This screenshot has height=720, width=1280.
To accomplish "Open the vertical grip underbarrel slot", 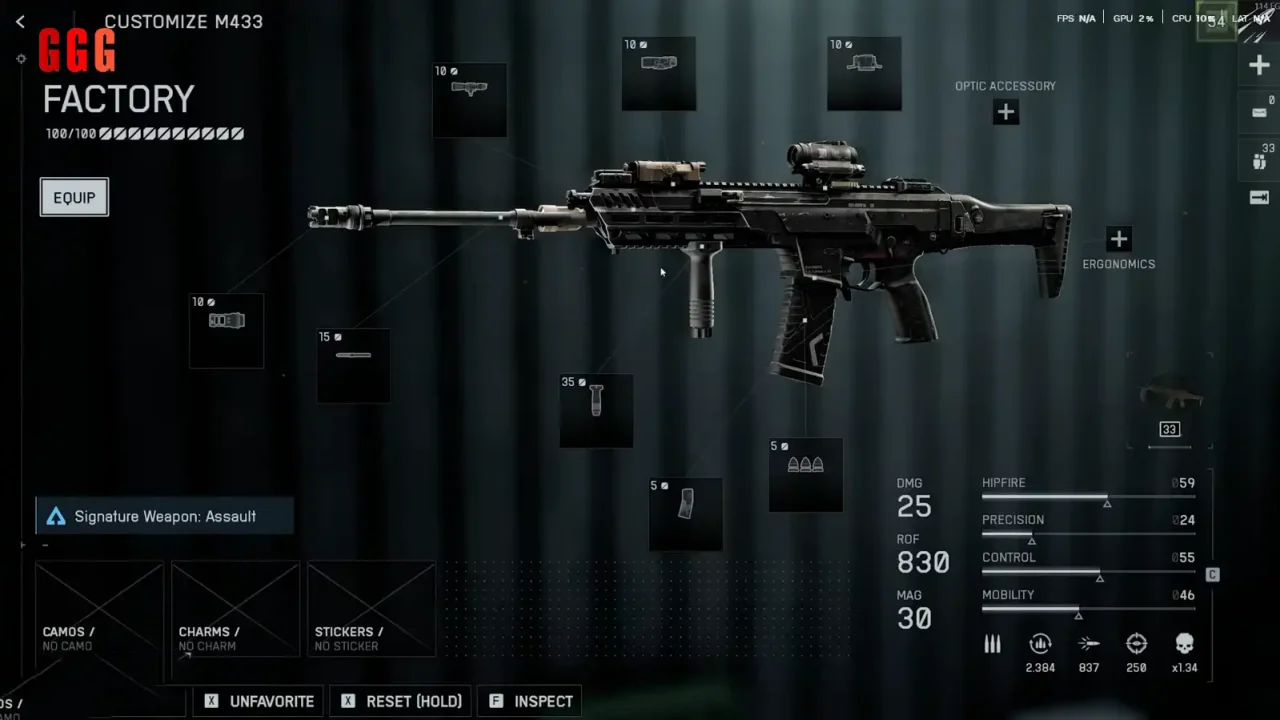I will (596, 410).
